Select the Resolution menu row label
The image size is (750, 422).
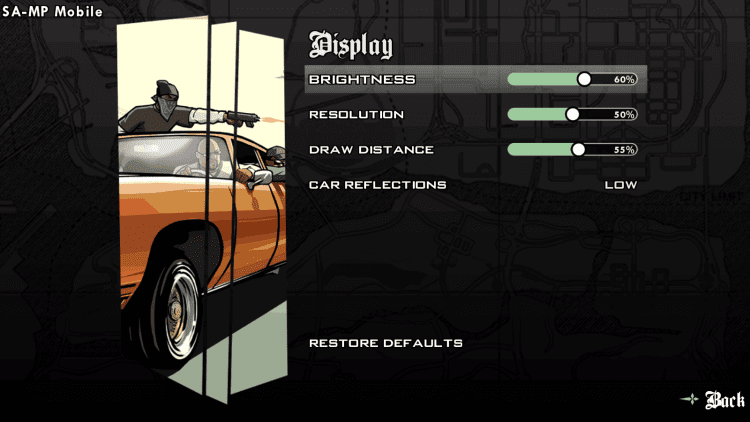click(x=356, y=114)
